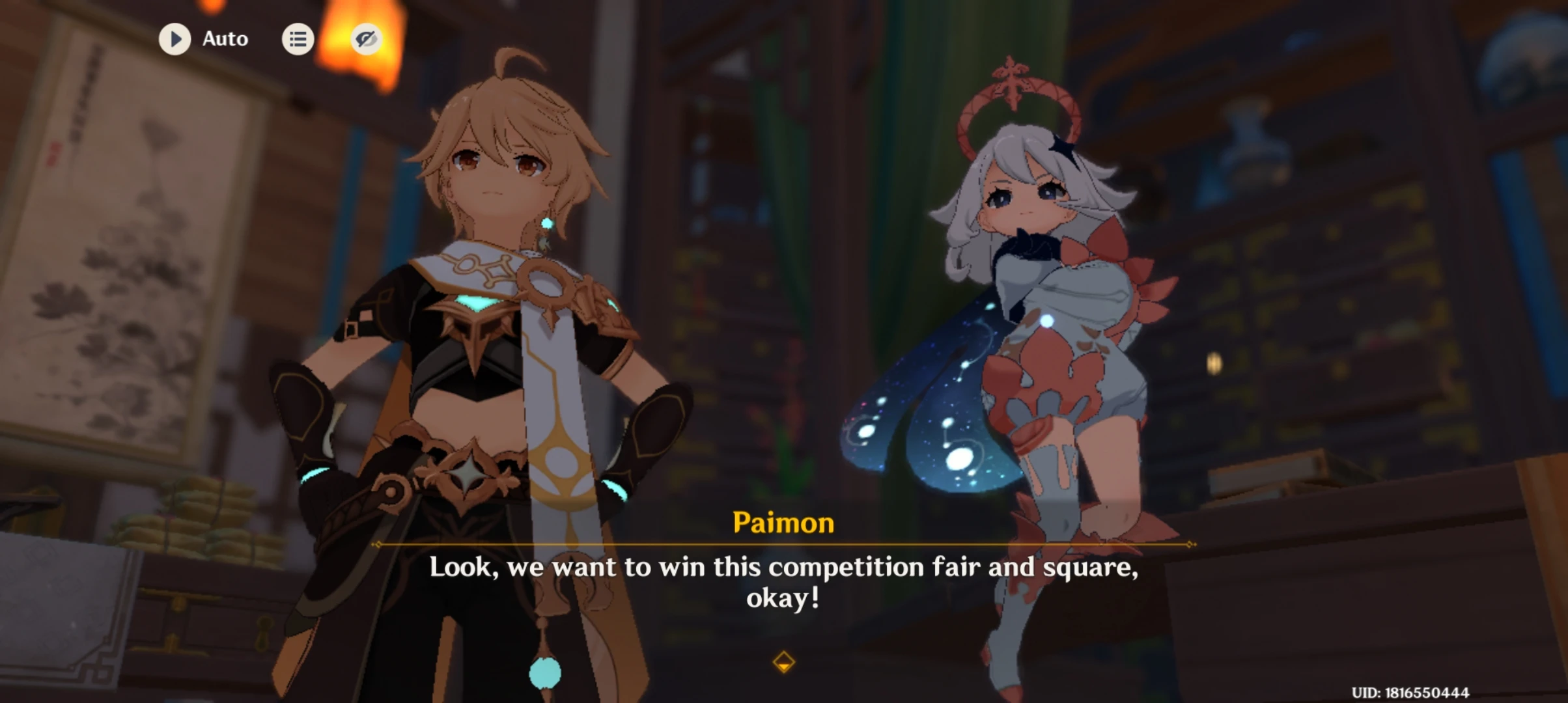Image resolution: width=1568 pixels, height=703 pixels.
Task: Click the Paimon speaker name label
Action: (783, 523)
